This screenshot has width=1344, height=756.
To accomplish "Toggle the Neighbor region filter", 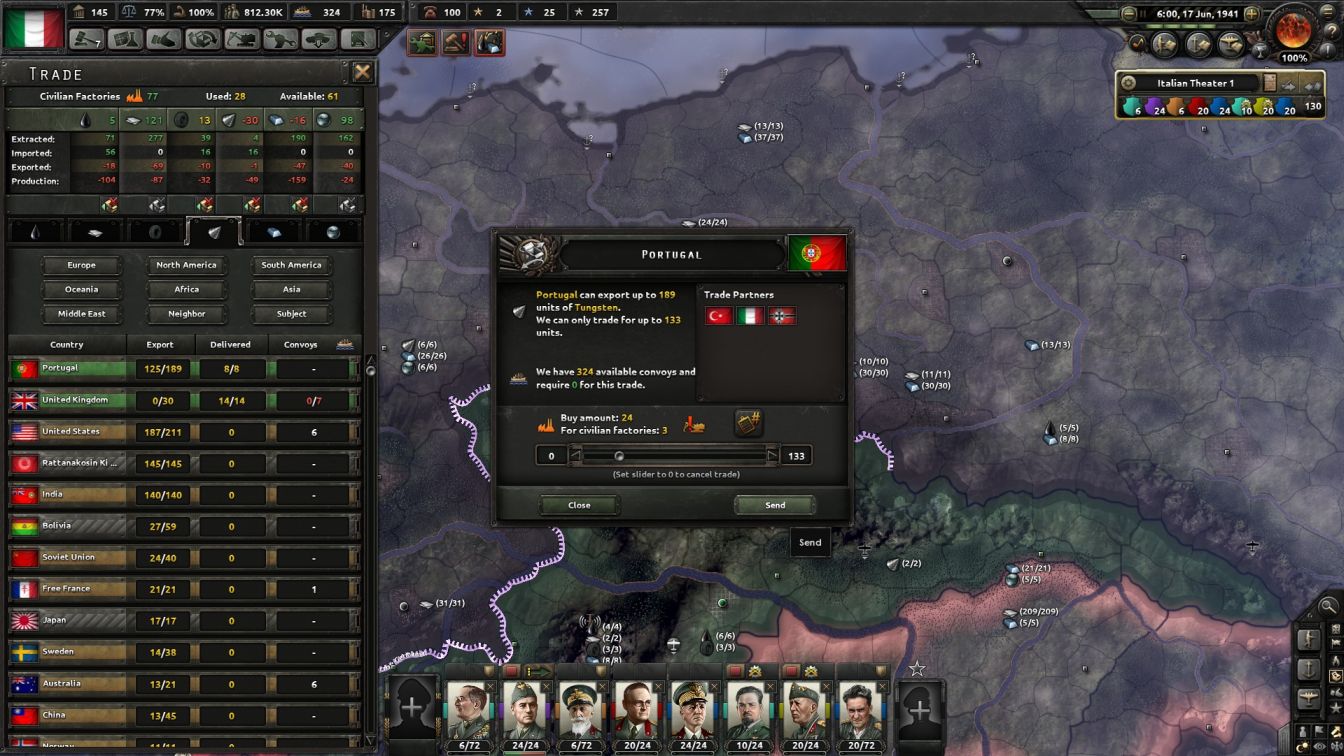I will pyautogui.click(x=186, y=313).
